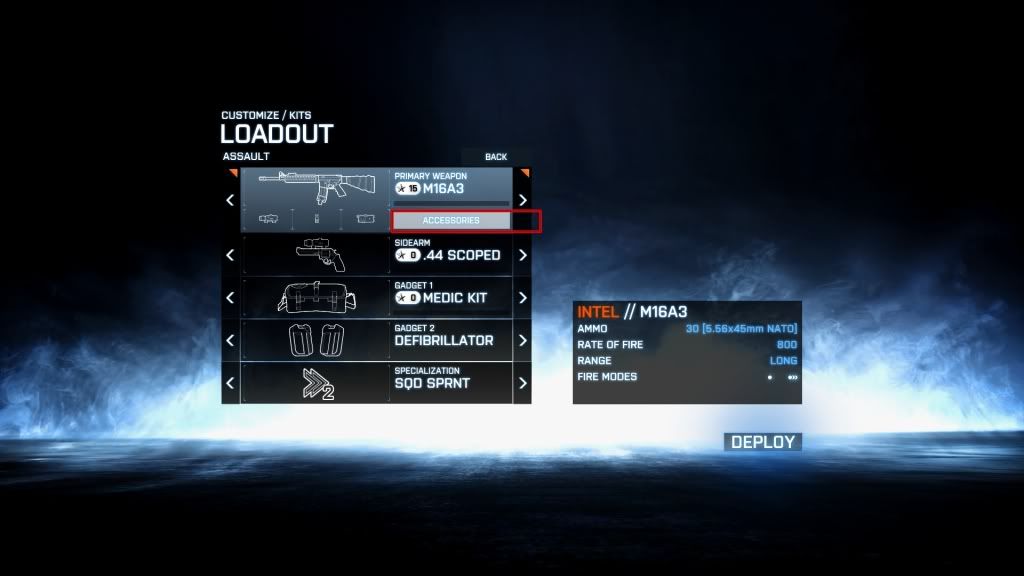Select previous specialization
The width and height of the screenshot is (1024, 576).
[230, 383]
